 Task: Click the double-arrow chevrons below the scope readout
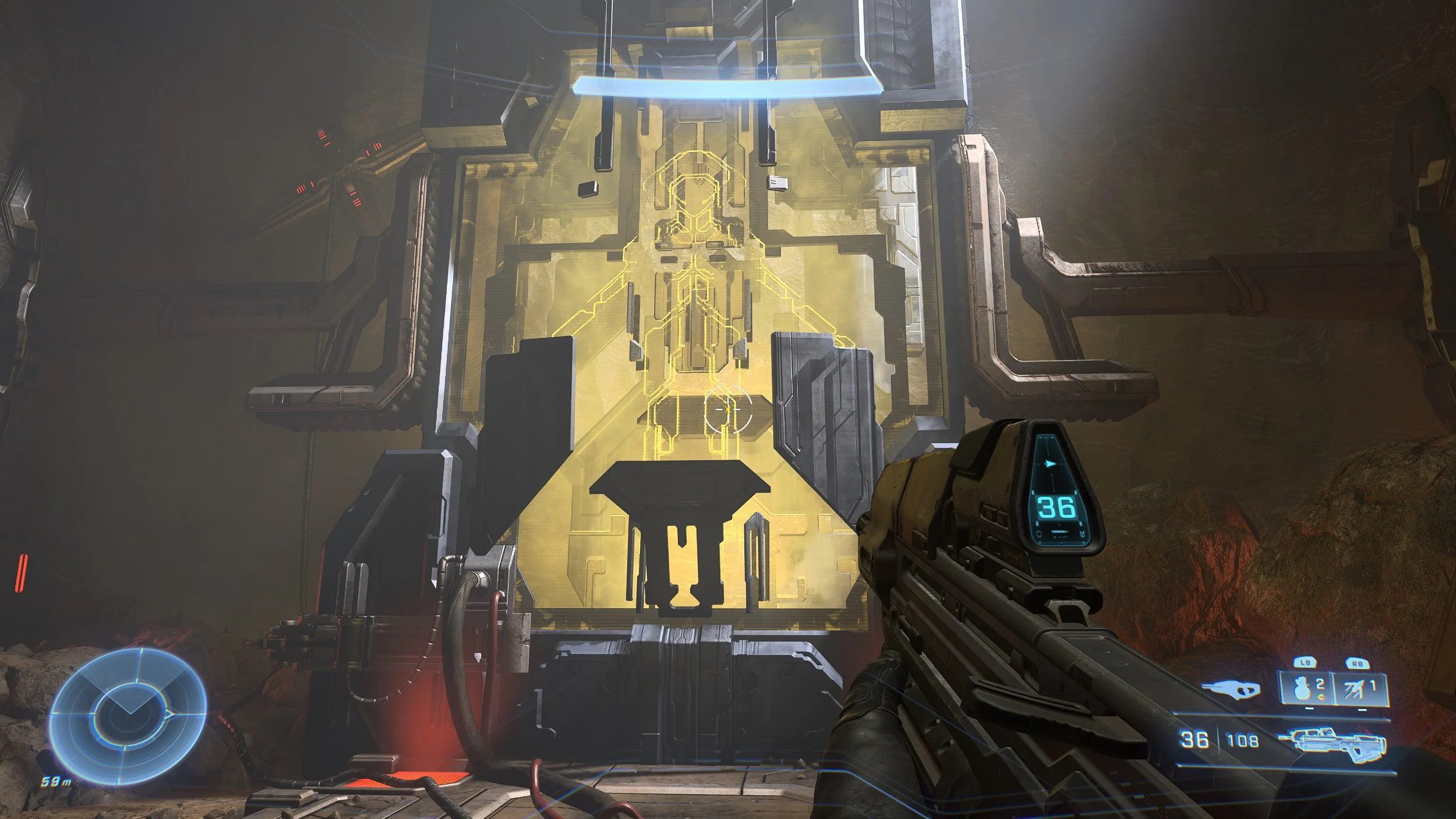coord(1083,534)
